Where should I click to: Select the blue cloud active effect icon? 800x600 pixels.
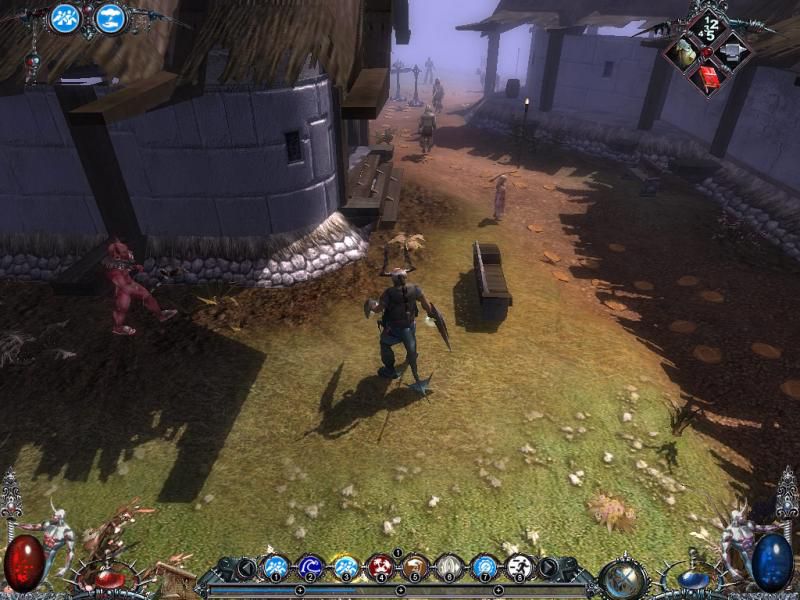click(x=110, y=18)
